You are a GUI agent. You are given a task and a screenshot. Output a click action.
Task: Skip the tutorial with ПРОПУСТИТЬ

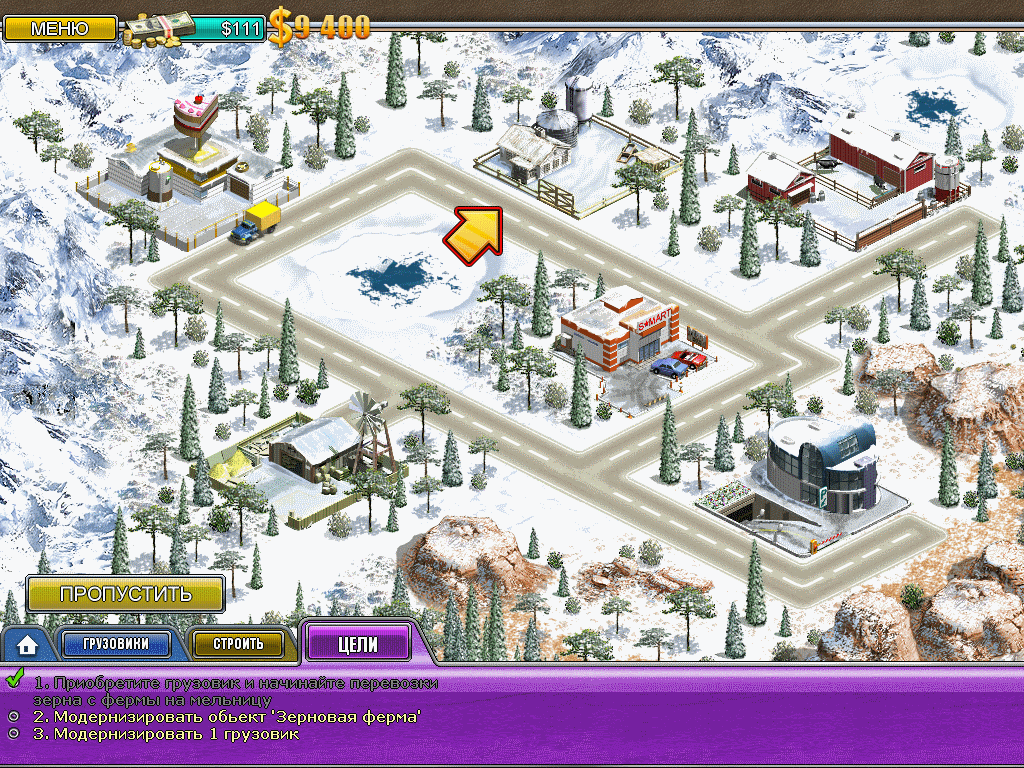pos(125,593)
